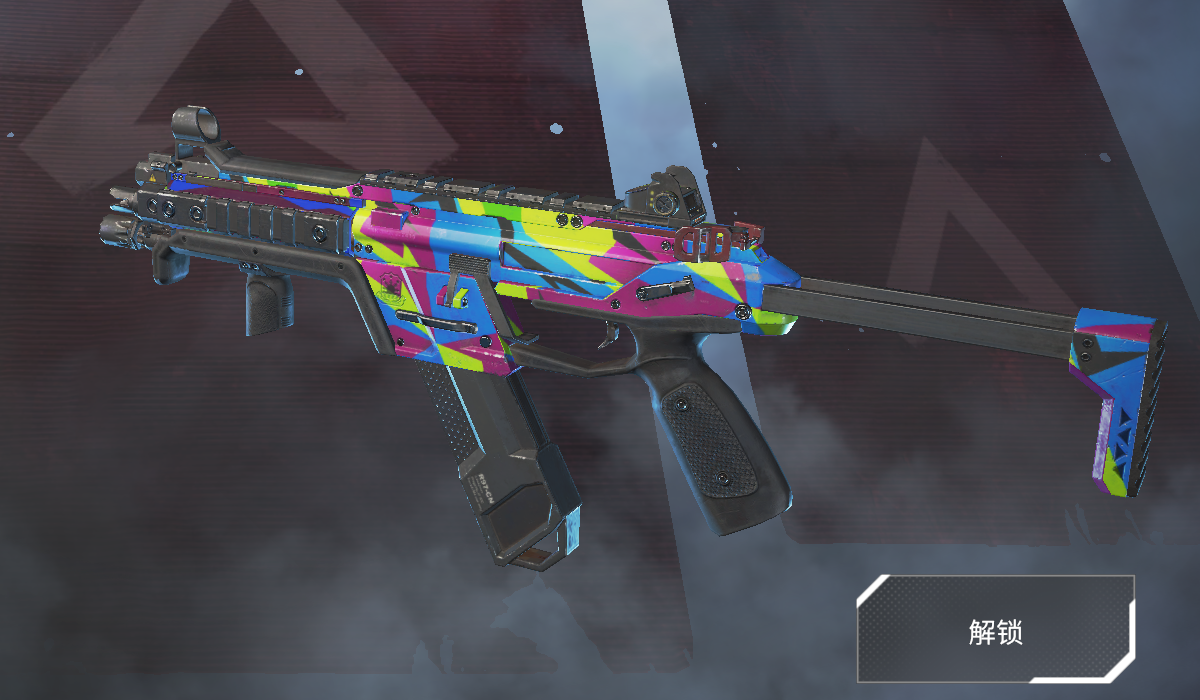Click the 解锁 unlock button

tap(995, 630)
